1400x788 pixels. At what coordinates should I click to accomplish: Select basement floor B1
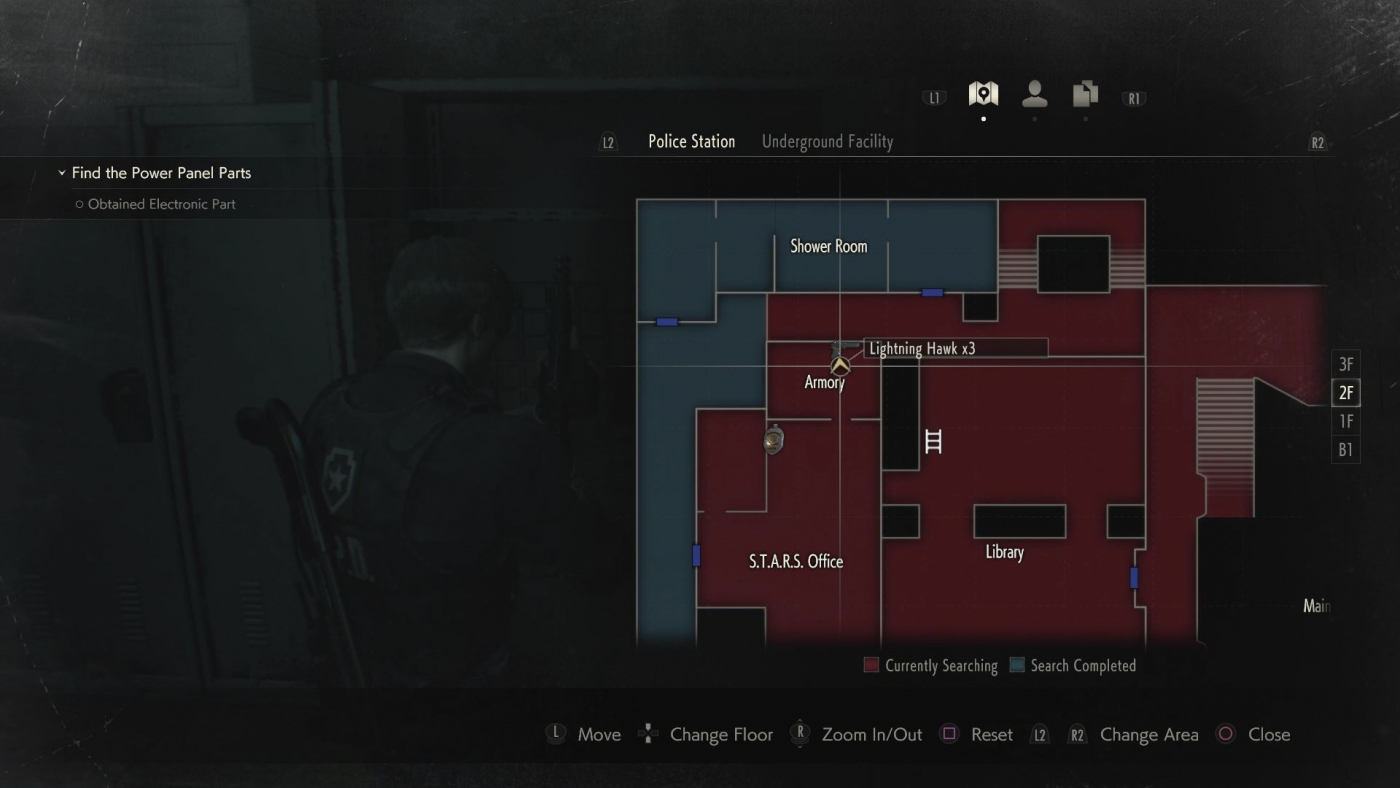click(1345, 450)
